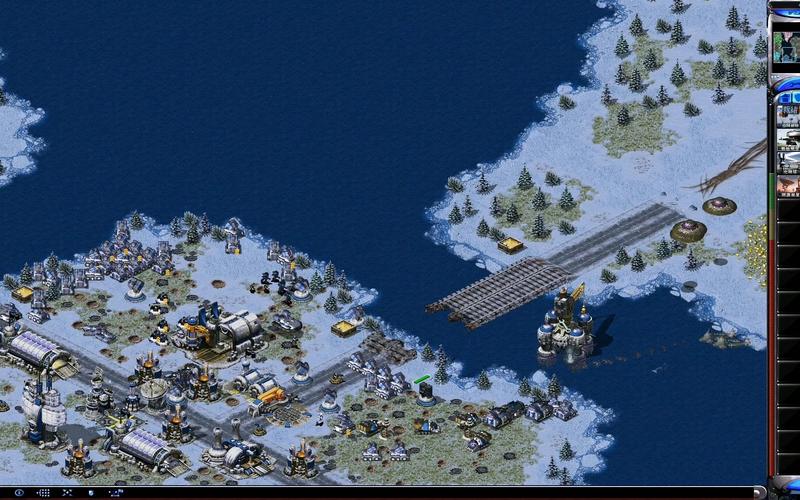This screenshot has height=500, width=800.
Task: Activate the dotted grid command bar icon
Action: [x=43, y=493]
